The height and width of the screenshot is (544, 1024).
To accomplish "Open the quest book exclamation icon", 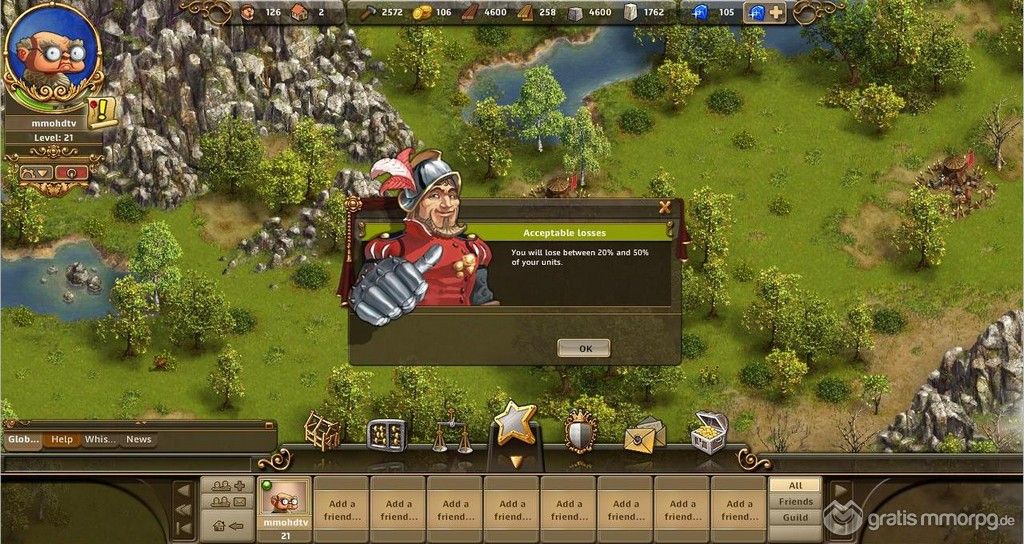I will tap(102, 113).
